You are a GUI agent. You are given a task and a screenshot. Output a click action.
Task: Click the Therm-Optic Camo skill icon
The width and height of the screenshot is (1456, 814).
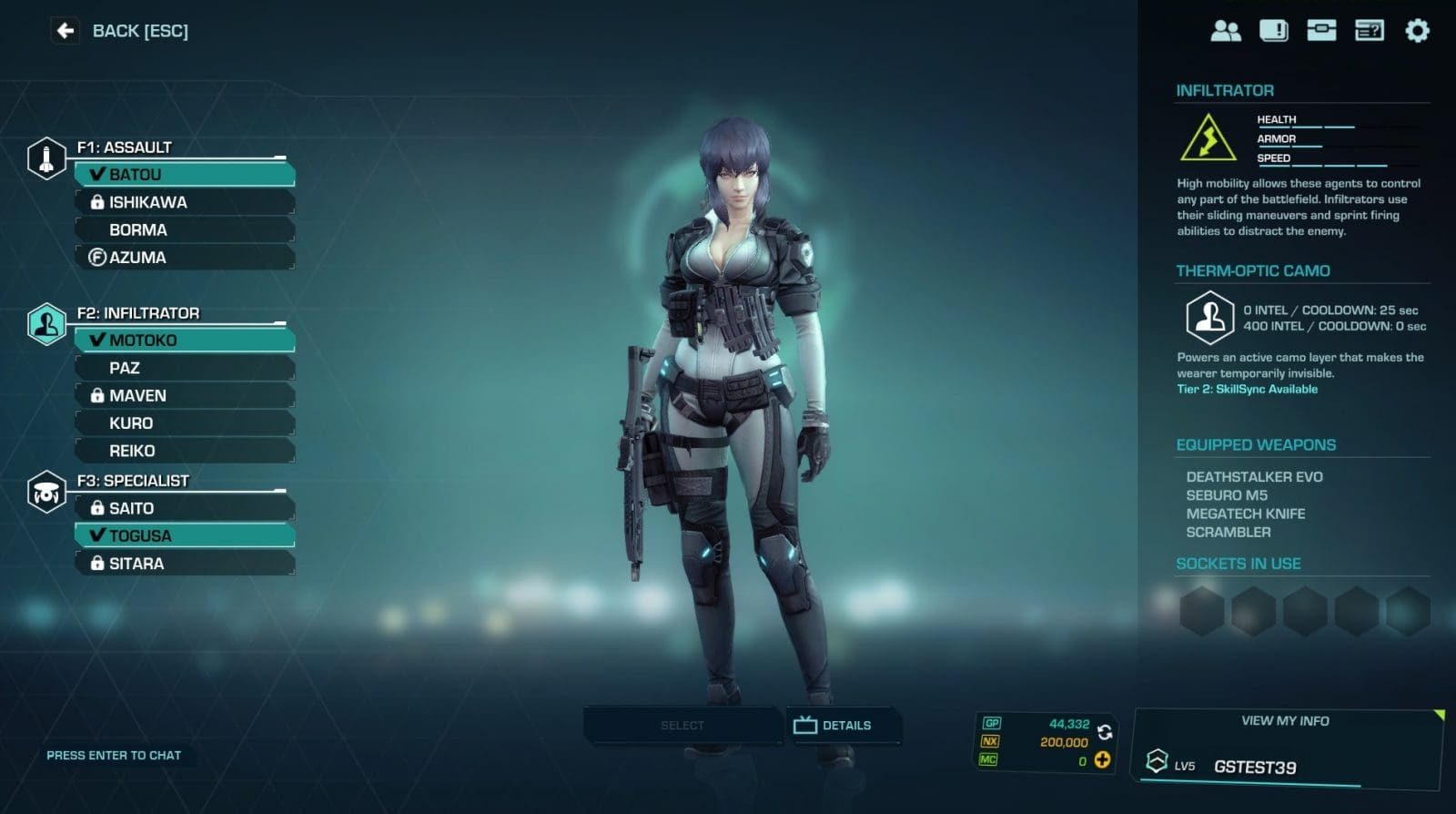point(1210,316)
